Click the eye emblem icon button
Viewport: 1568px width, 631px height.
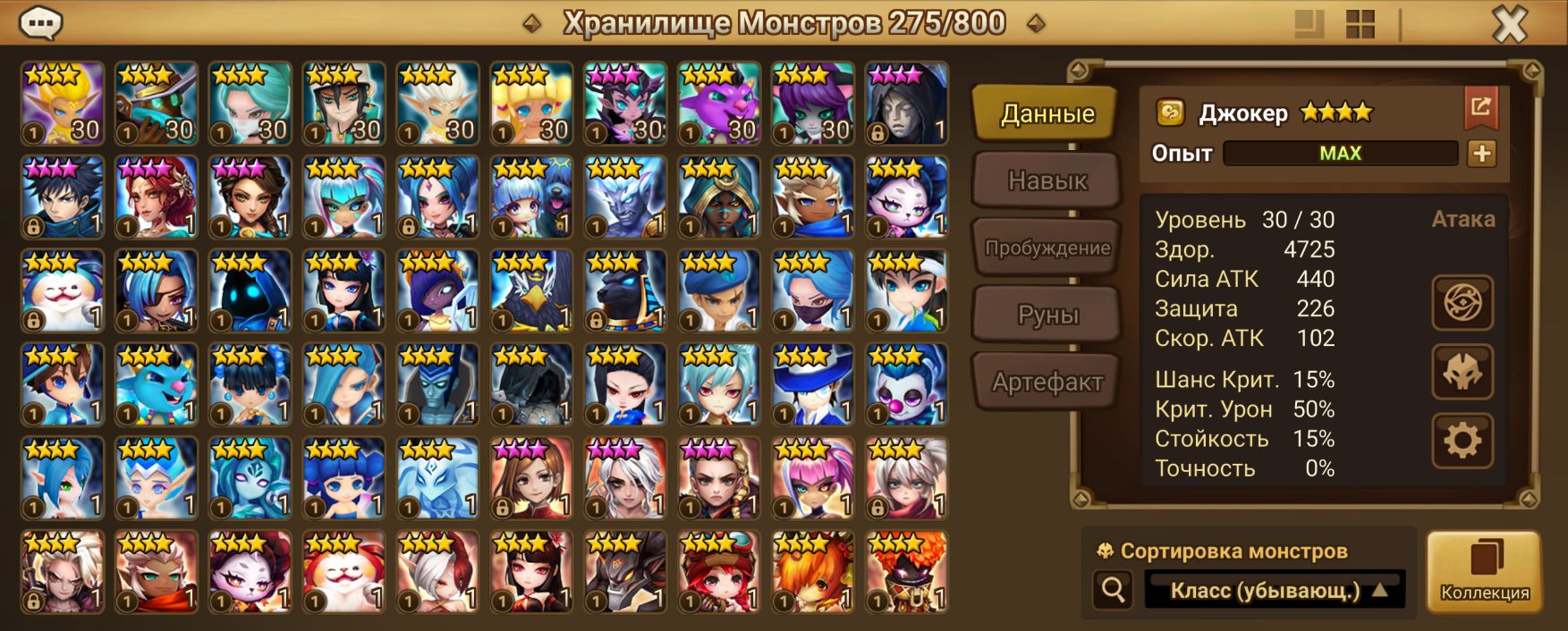tap(1462, 303)
